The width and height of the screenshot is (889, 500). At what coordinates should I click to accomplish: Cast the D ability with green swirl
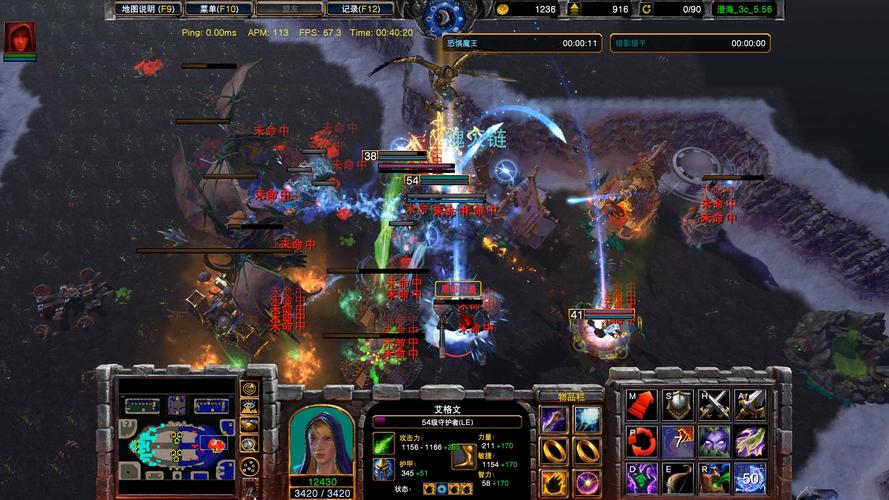[x=641, y=477]
